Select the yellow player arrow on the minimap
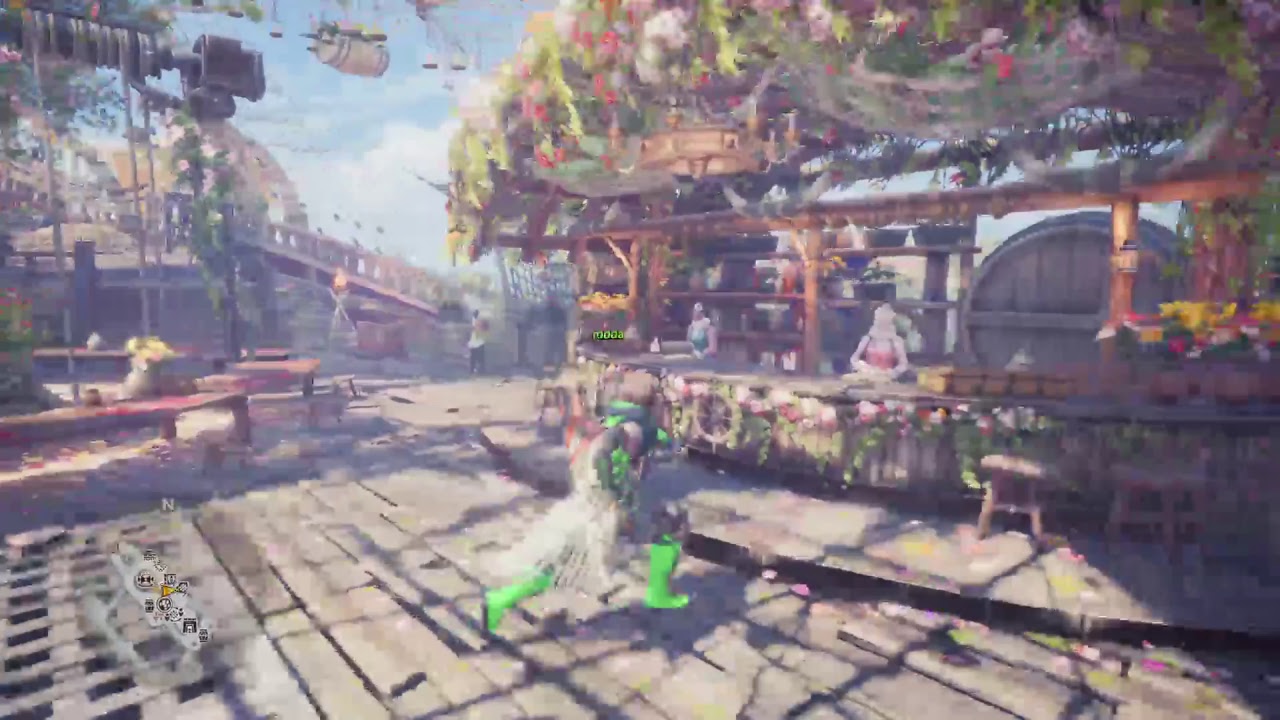This screenshot has height=720, width=1280. pos(168,590)
